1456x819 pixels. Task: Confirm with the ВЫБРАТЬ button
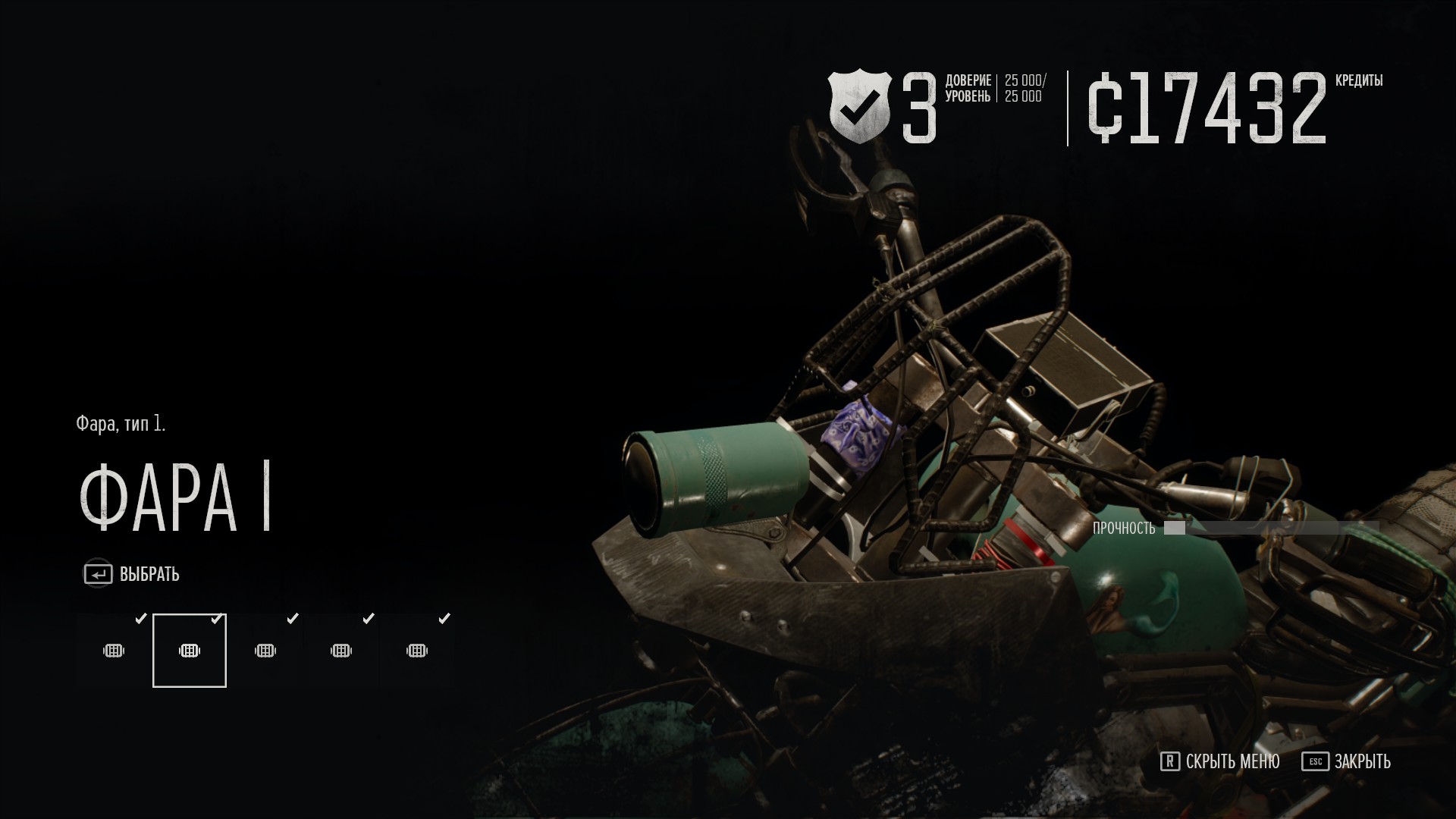pos(132,574)
